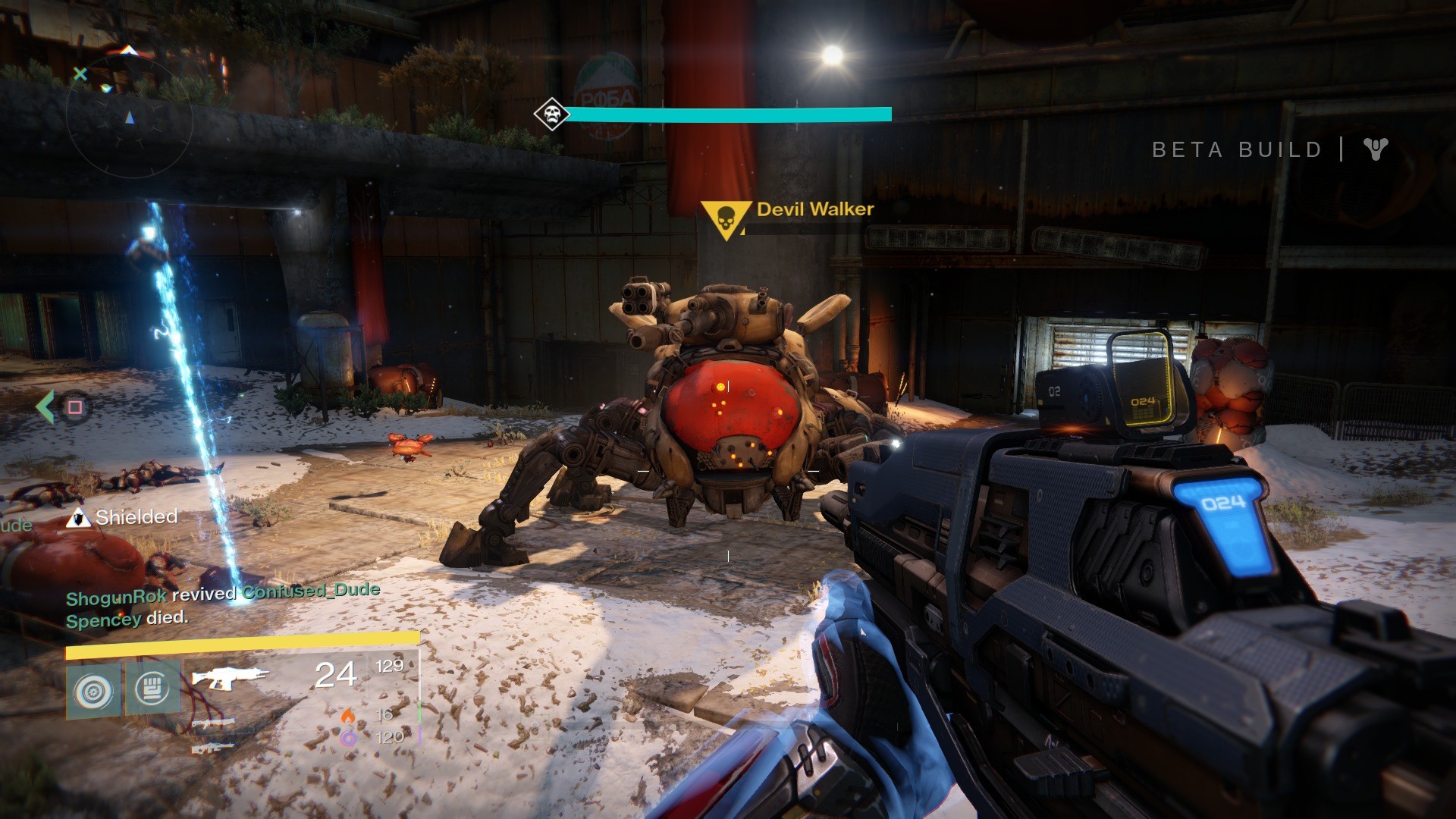Image resolution: width=1456 pixels, height=819 pixels.
Task: Select the Devil Walker target marker
Action: point(725,218)
